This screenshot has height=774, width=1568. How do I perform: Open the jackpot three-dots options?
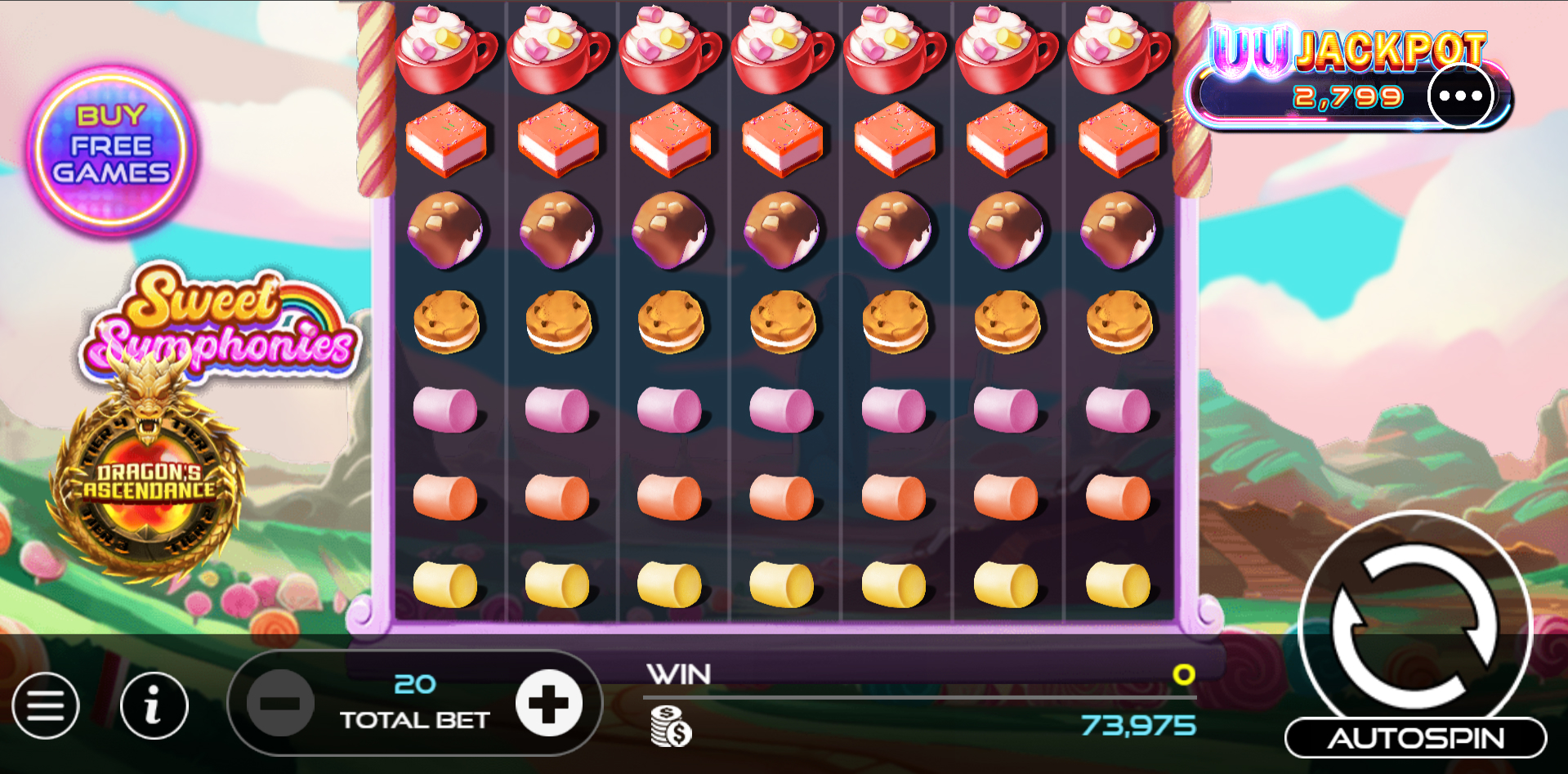click(x=1460, y=96)
